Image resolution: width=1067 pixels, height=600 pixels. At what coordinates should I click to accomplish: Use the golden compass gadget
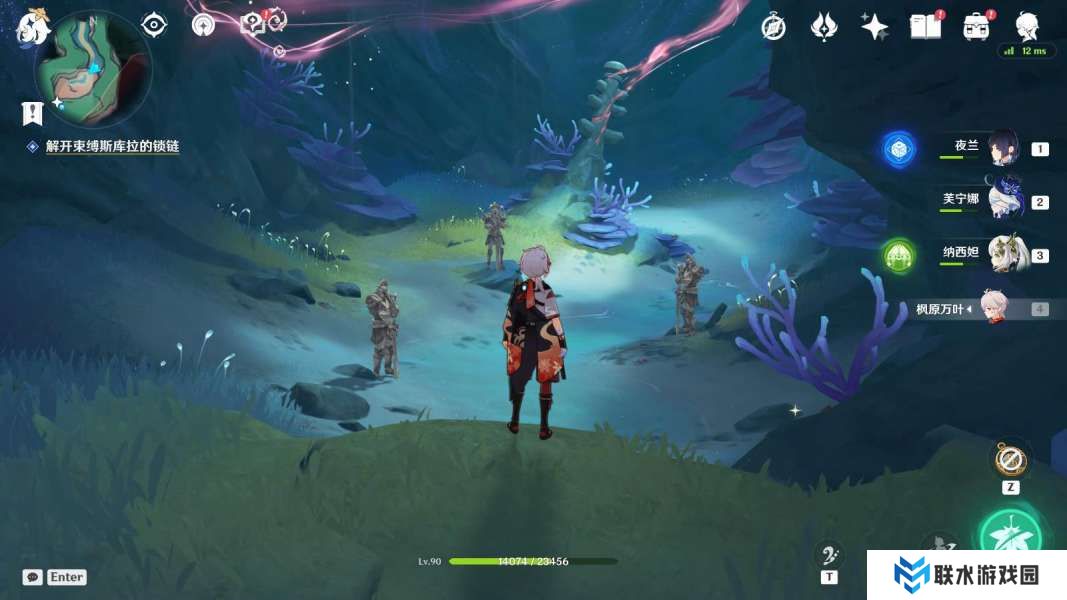coord(1010,461)
